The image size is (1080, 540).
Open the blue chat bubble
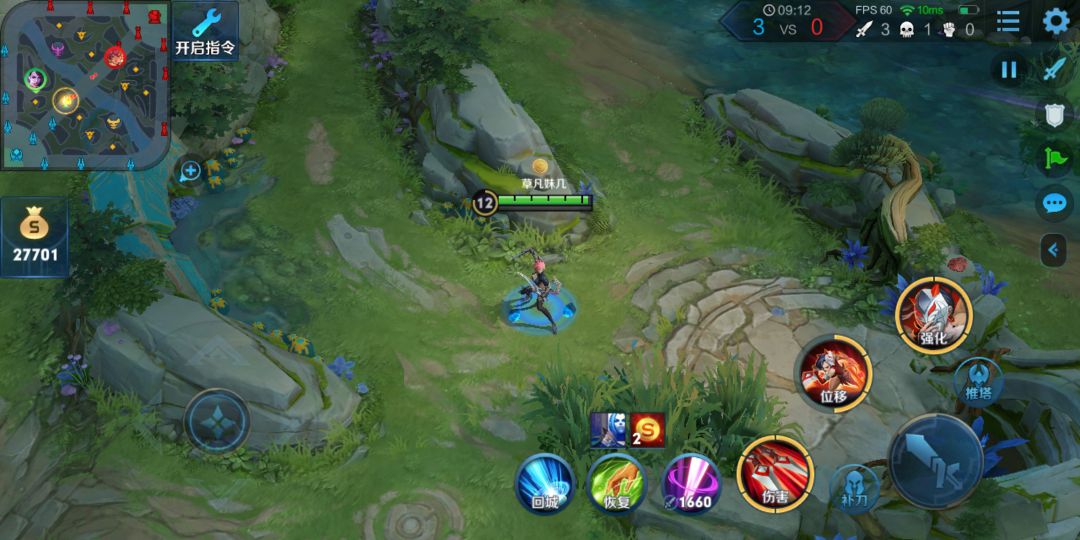[1055, 204]
